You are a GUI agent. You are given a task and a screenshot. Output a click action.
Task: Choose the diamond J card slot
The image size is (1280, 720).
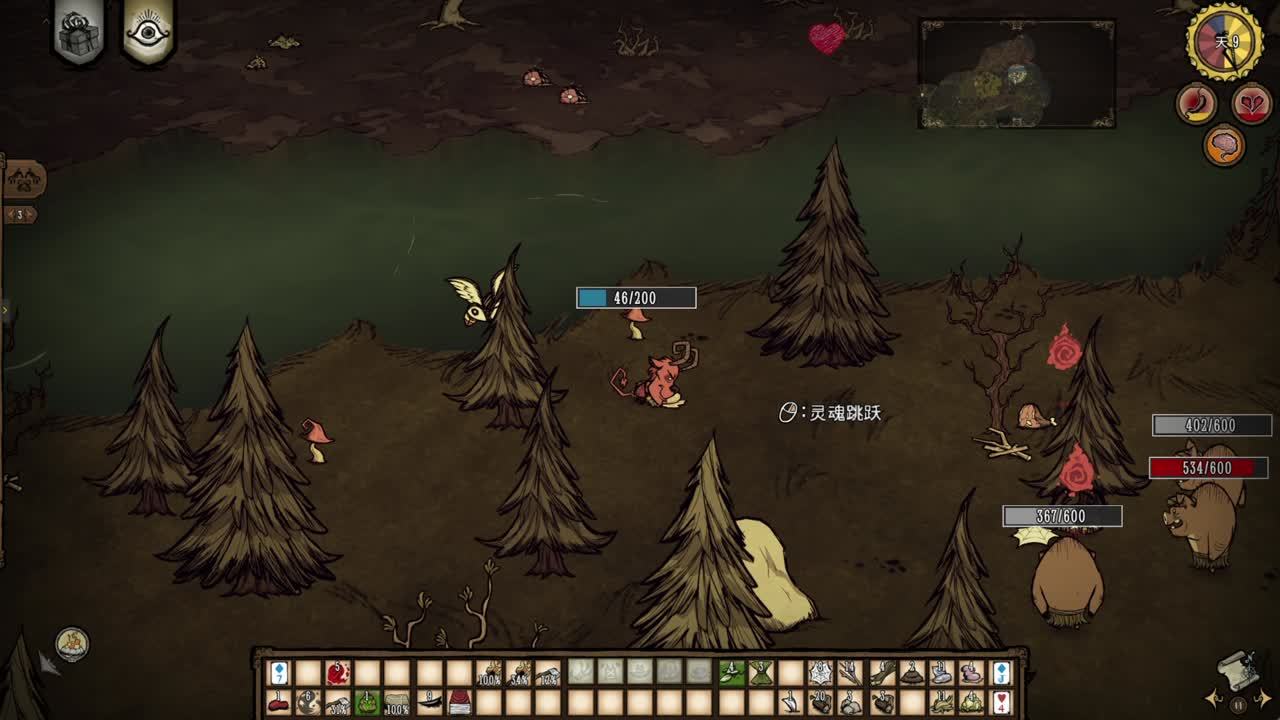pyautogui.click(x=1001, y=673)
